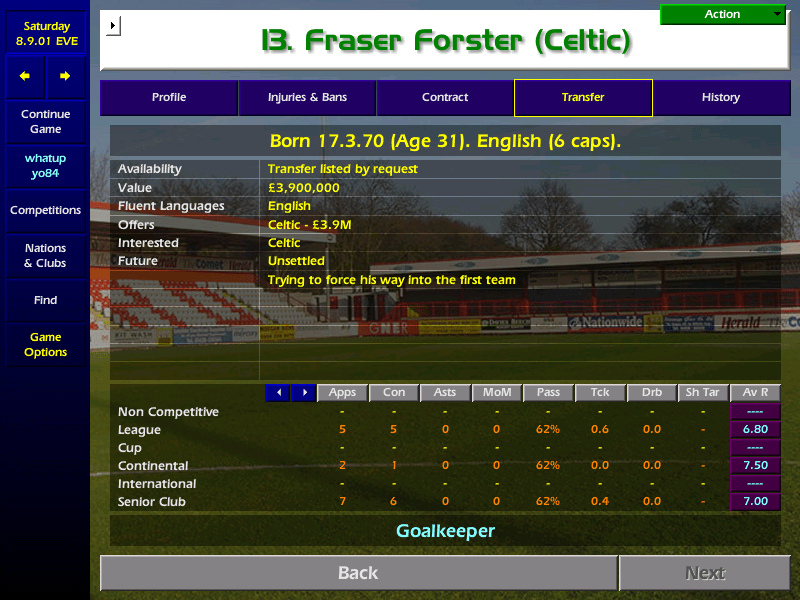This screenshot has height=600, width=800.
Task: Open the Action dropdown menu
Action: [723, 14]
